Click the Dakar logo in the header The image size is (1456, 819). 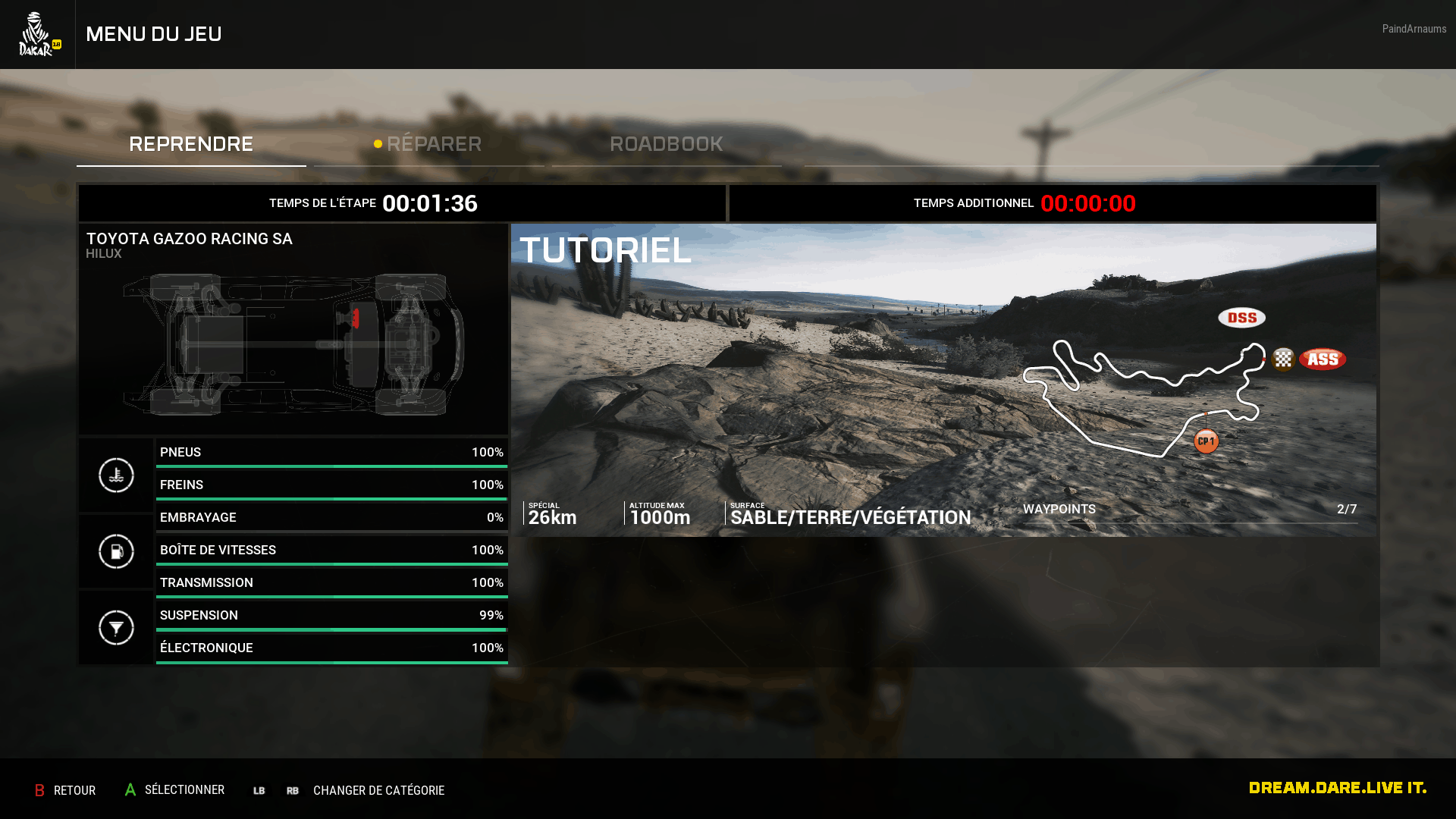pos(38,35)
